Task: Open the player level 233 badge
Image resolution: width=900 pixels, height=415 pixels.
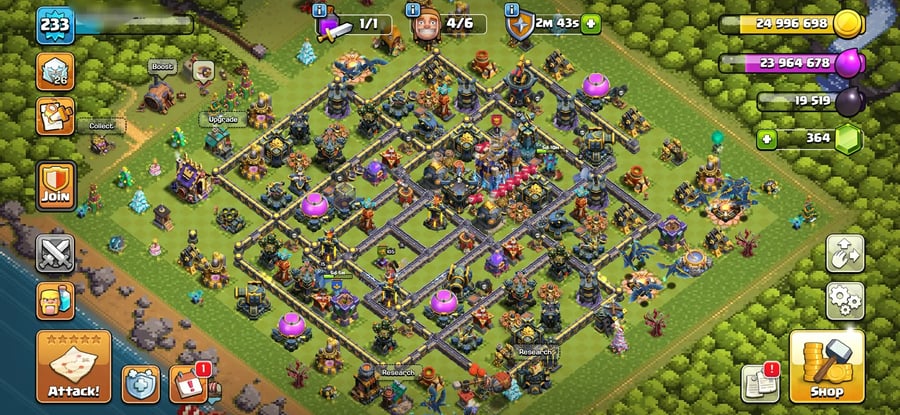Action: [56, 25]
